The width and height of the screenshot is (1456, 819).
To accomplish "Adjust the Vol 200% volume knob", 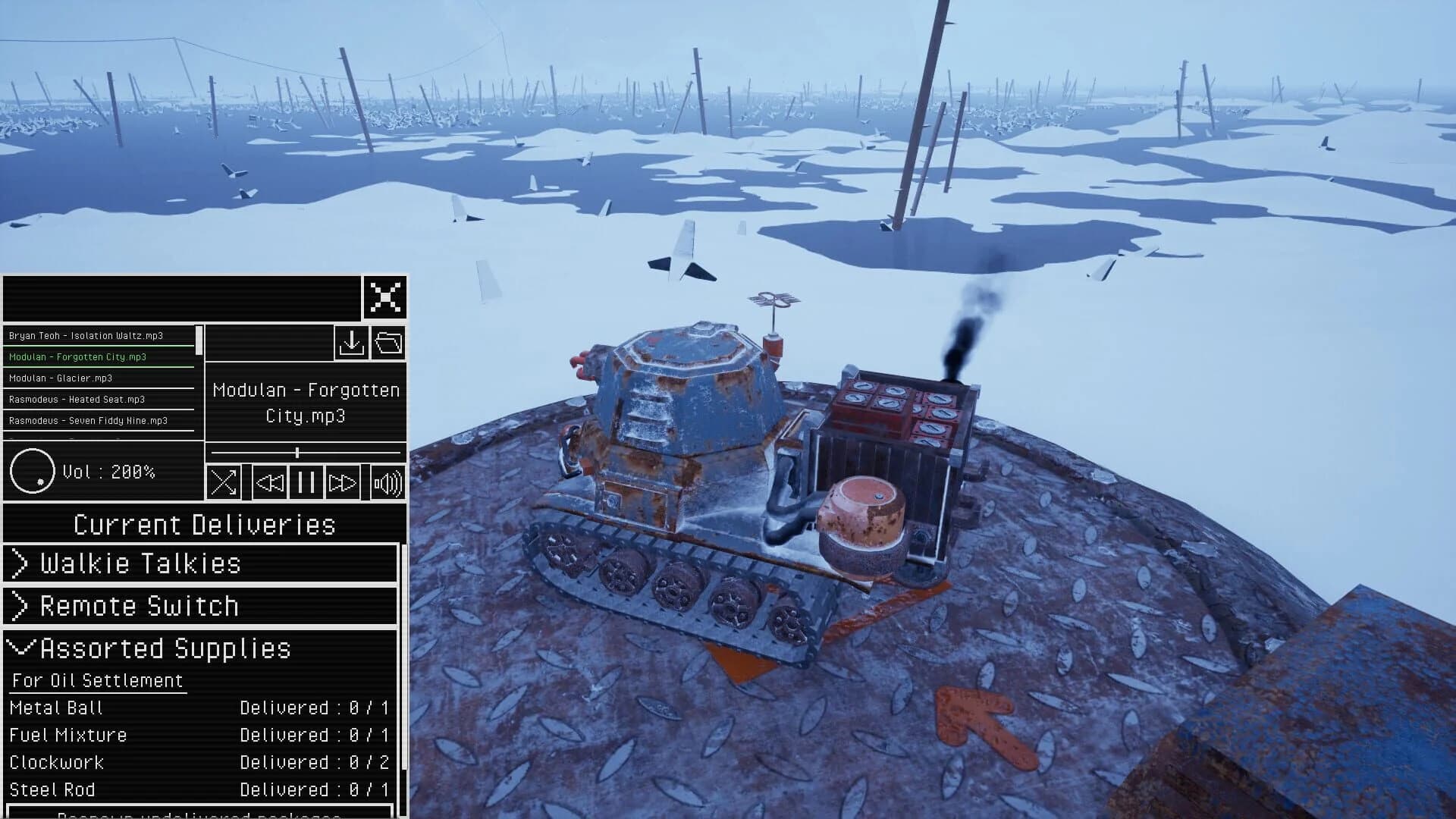I will pos(32,471).
